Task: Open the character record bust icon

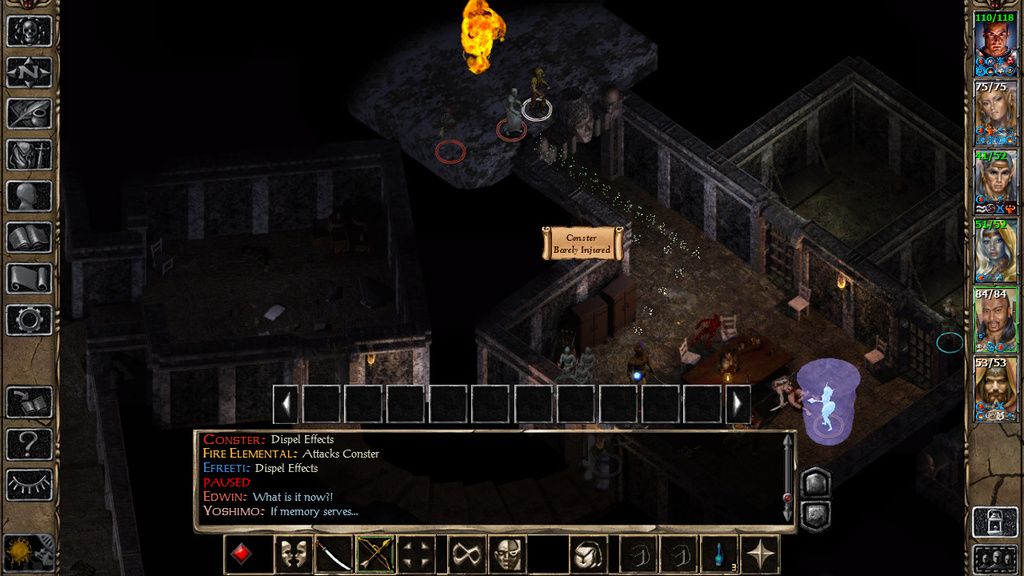Action: (29, 196)
